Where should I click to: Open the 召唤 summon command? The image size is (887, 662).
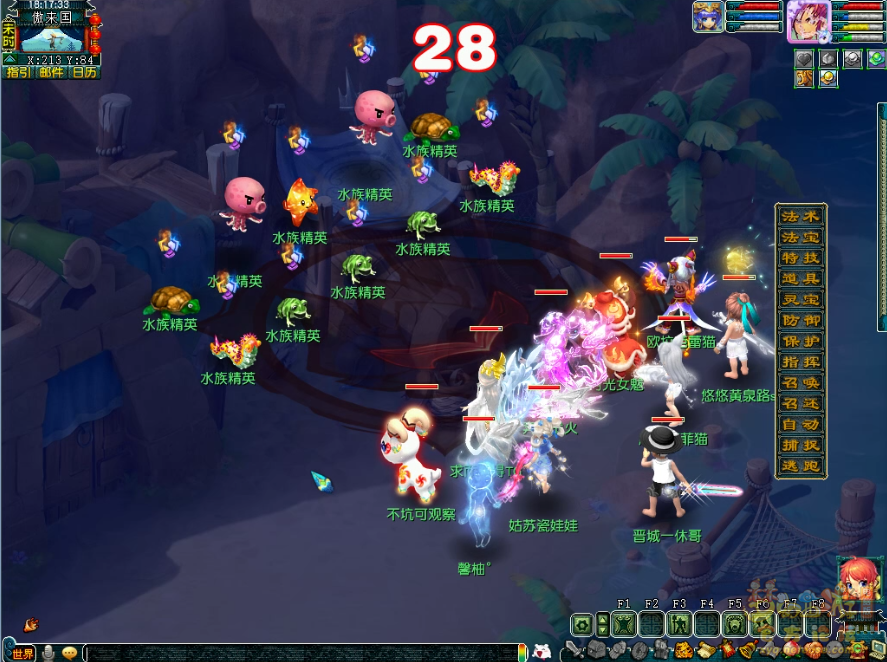coord(801,383)
